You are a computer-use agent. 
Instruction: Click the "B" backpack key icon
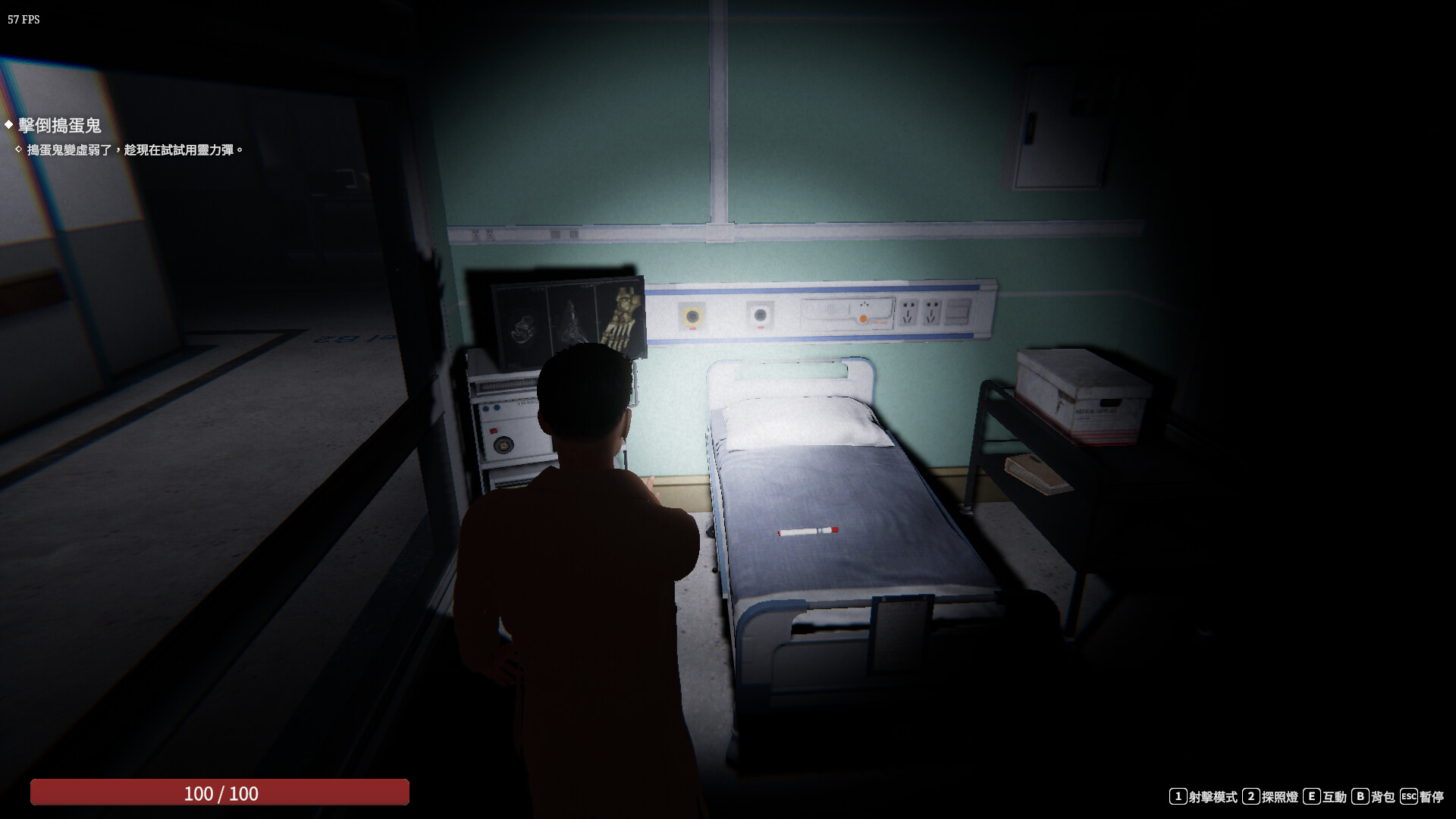[1360, 795]
